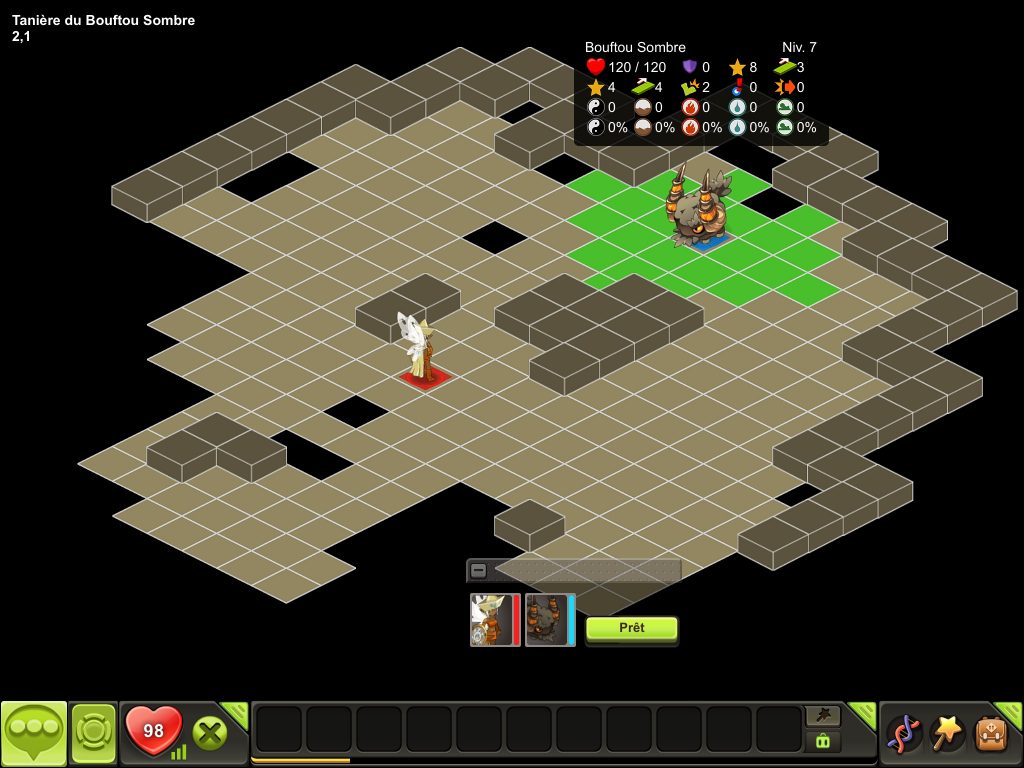Toggle the green padlock on the spell bar
This screenshot has width=1024, height=768.
(x=823, y=741)
